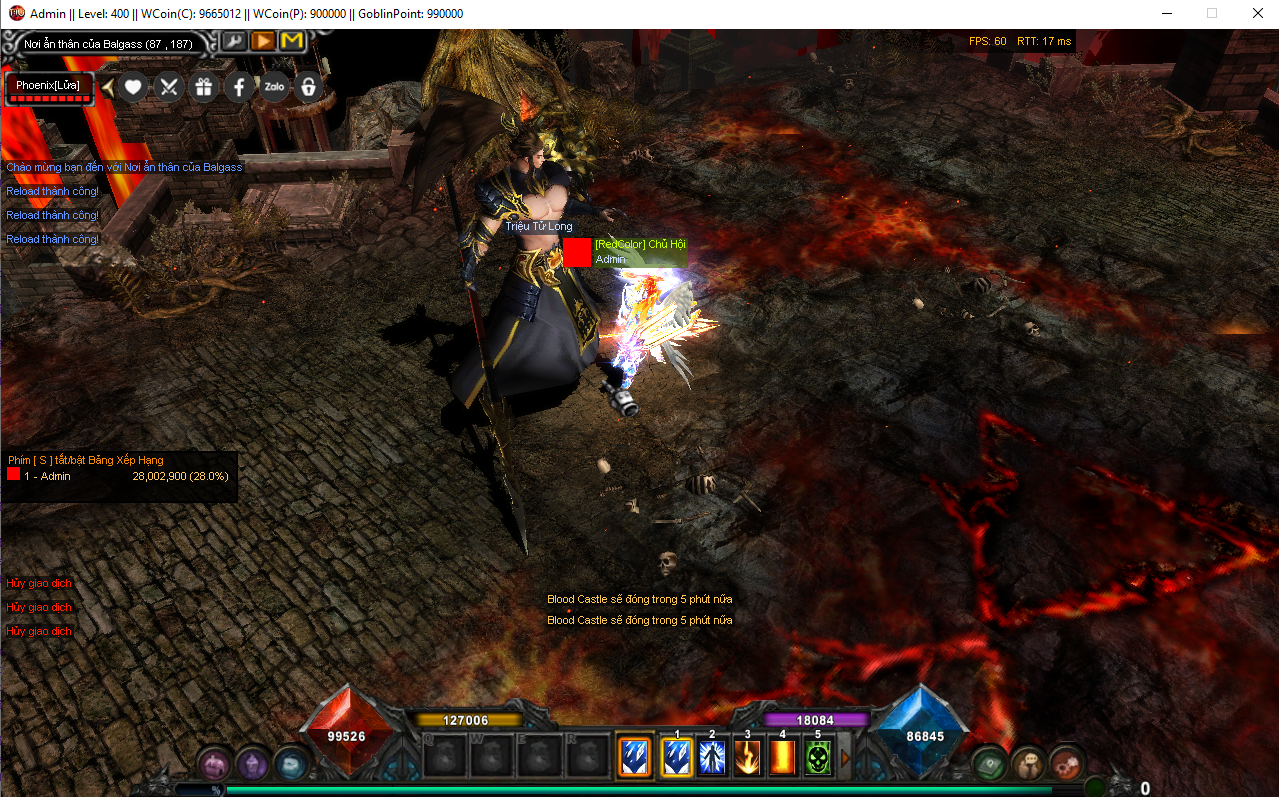
Task: Open the Zalo link icon
Action: pyautogui.click(x=274, y=87)
